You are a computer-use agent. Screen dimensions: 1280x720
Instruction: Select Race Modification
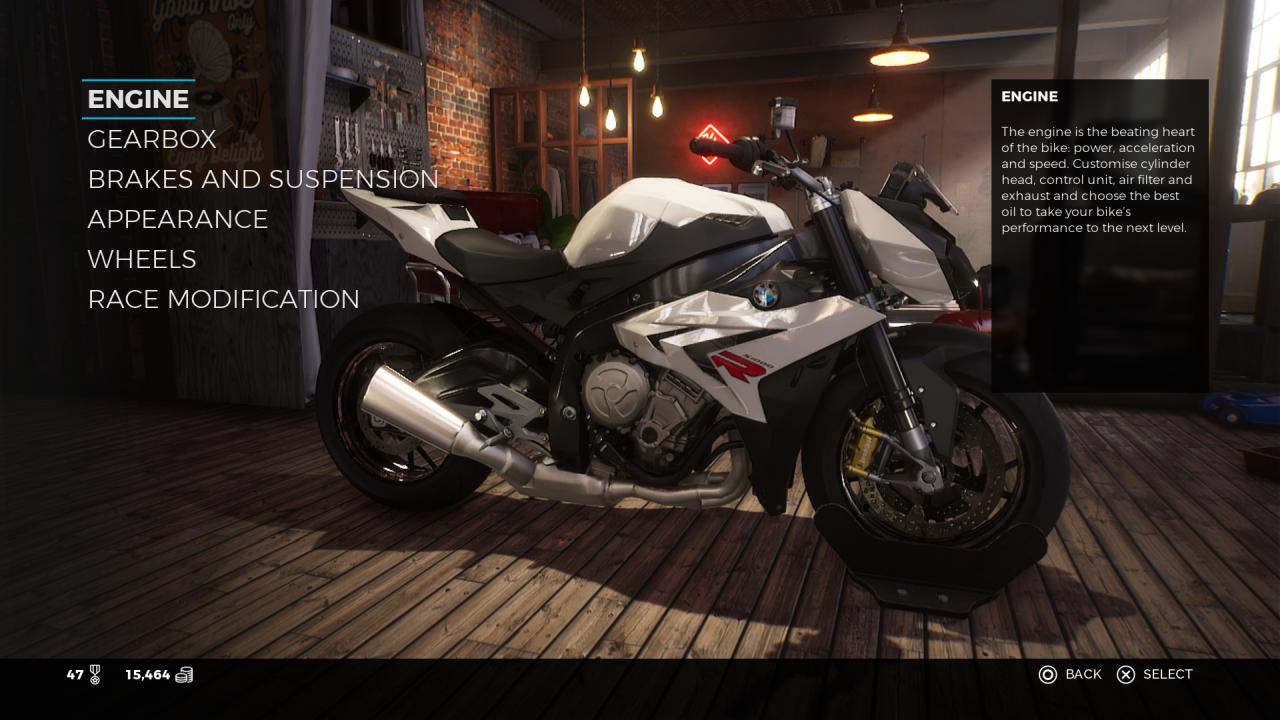pos(223,299)
